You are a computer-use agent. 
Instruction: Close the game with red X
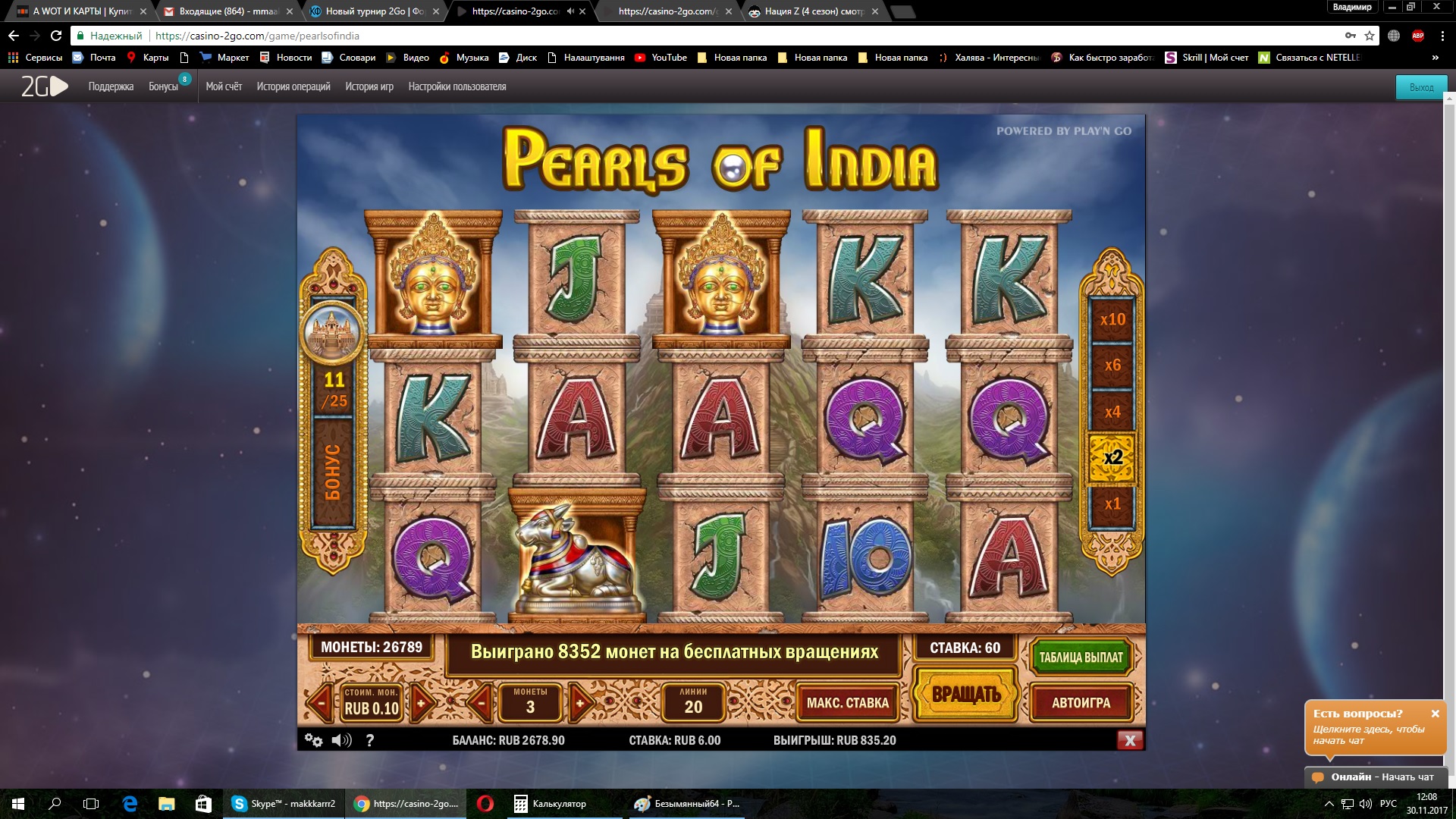1129,740
